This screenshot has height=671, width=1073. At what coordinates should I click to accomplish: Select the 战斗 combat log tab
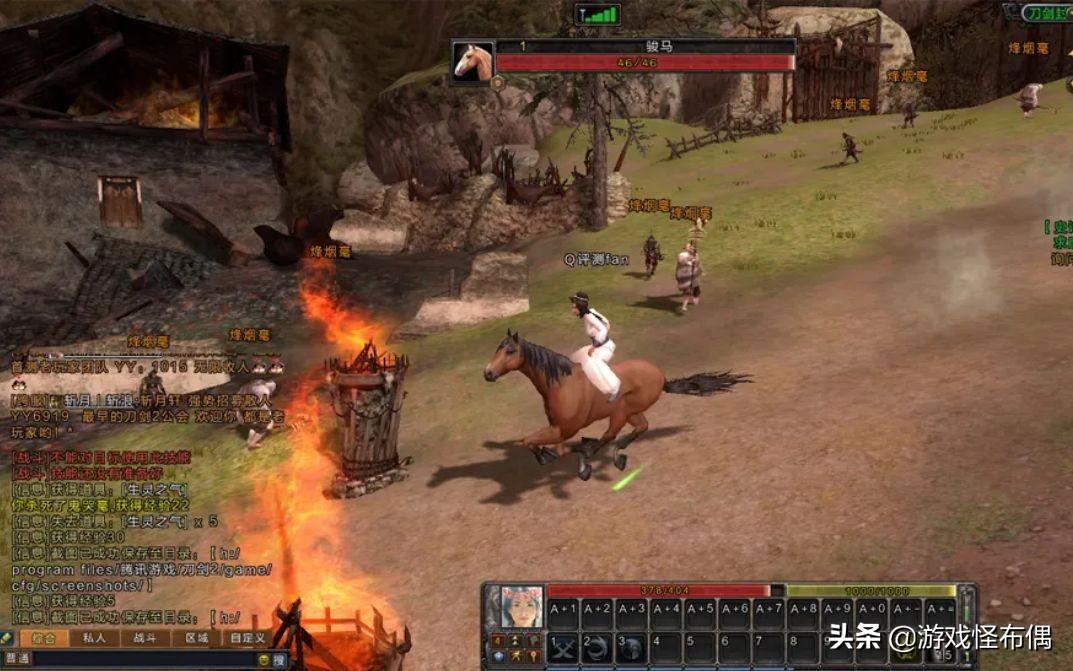[x=145, y=638]
